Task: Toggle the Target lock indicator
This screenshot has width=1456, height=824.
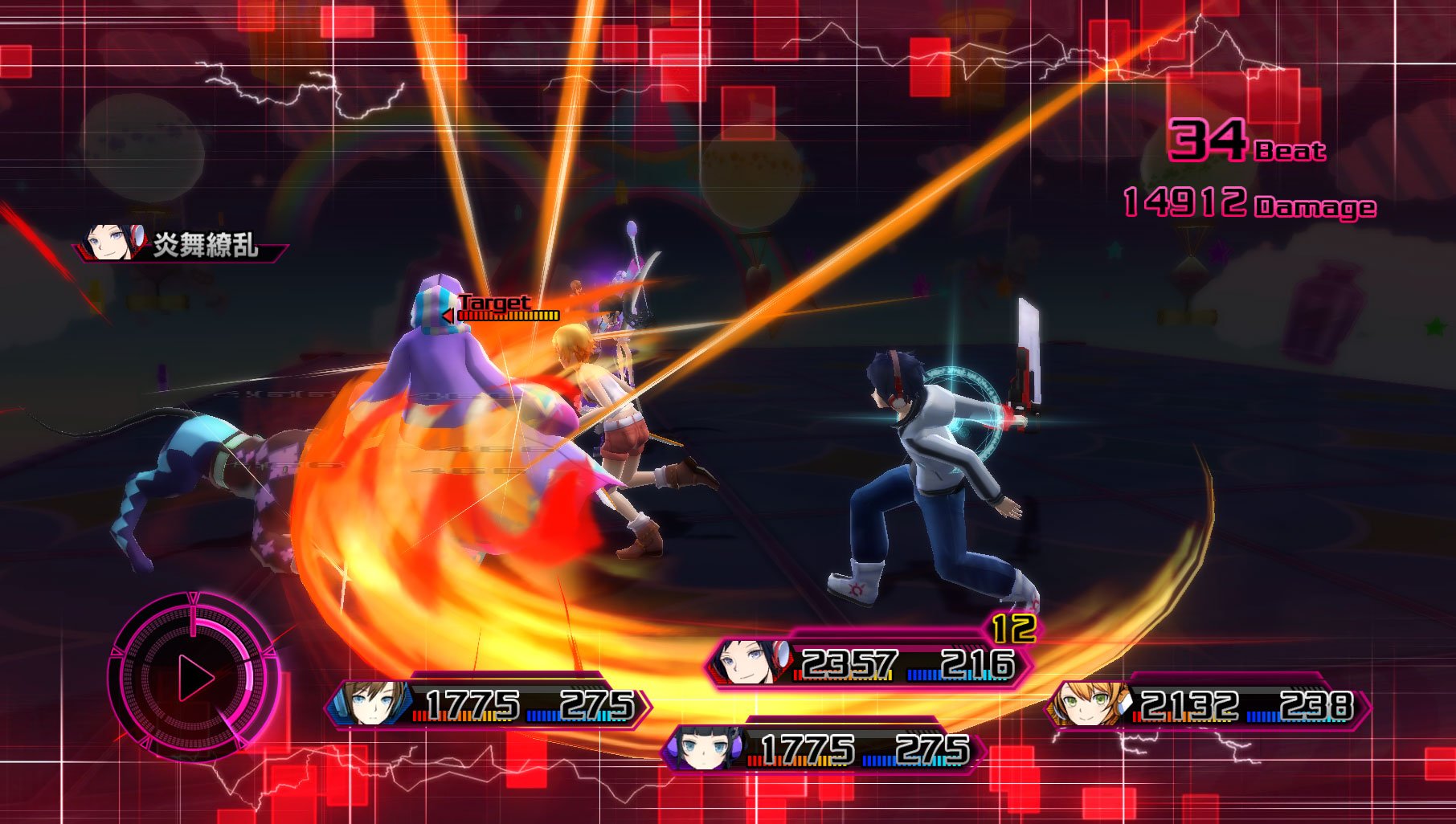Action: [492, 302]
